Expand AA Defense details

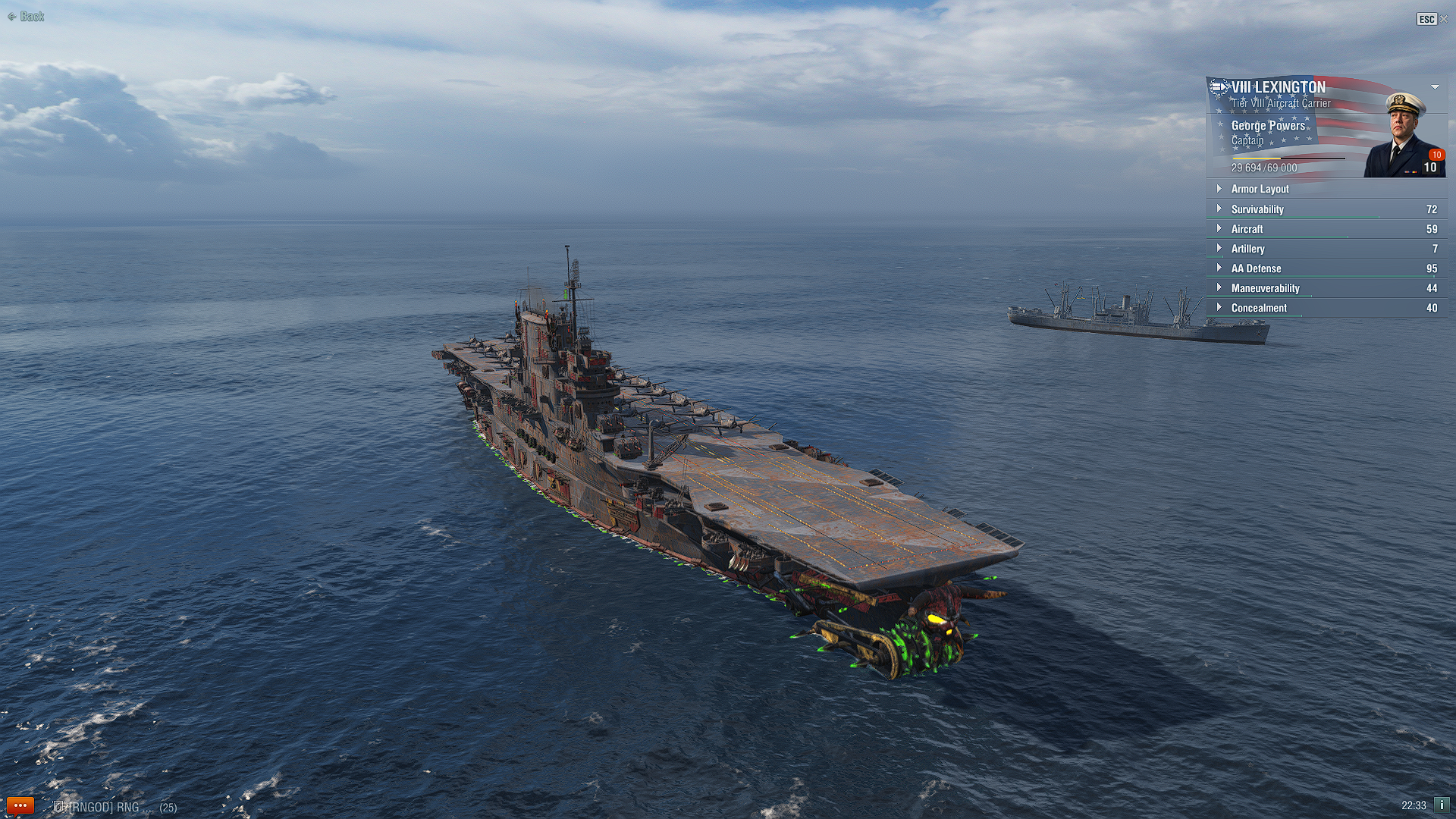click(x=1256, y=268)
